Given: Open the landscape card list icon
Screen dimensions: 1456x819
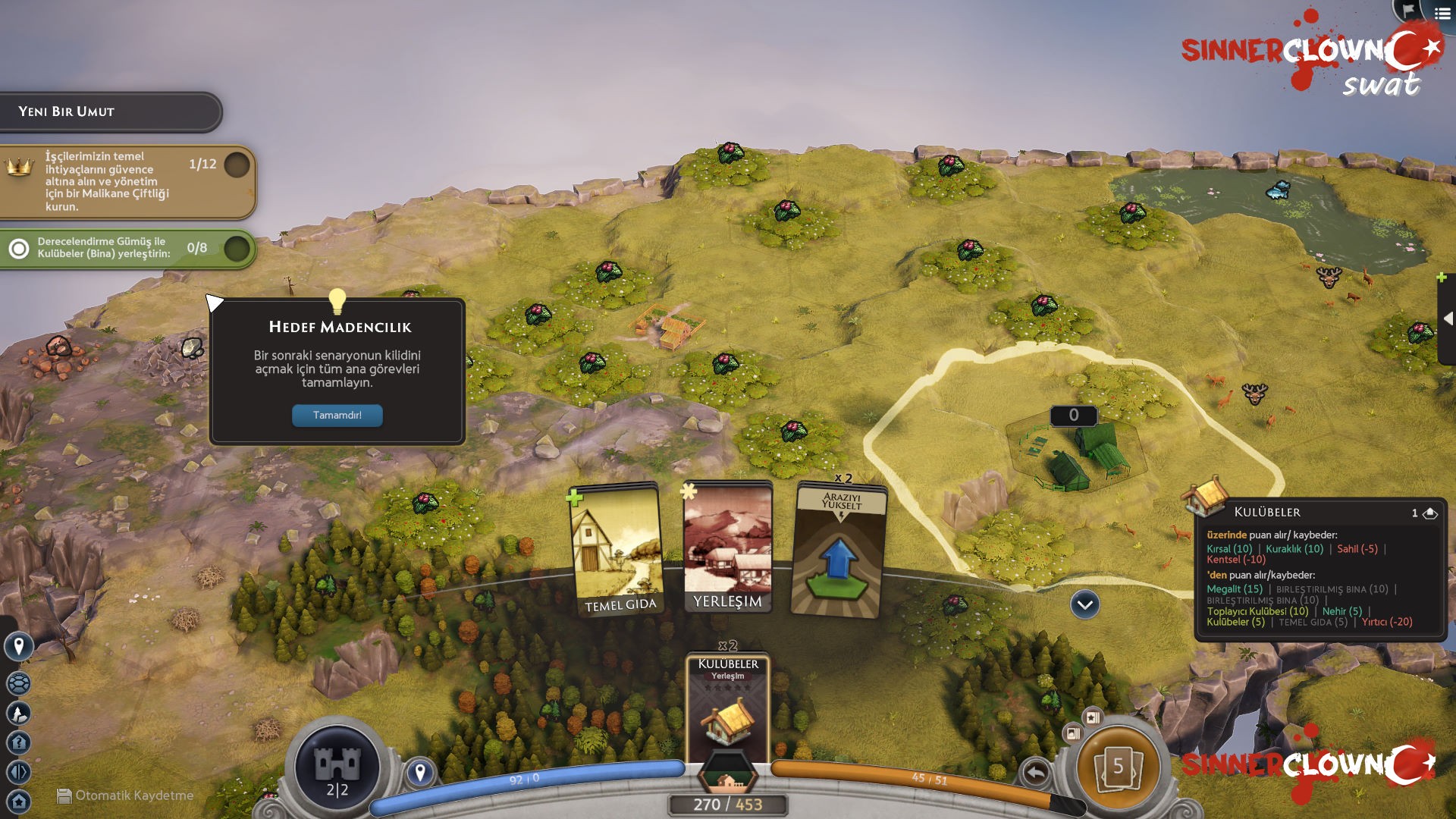Looking at the screenshot, I should pyautogui.click(x=1072, y=733).
